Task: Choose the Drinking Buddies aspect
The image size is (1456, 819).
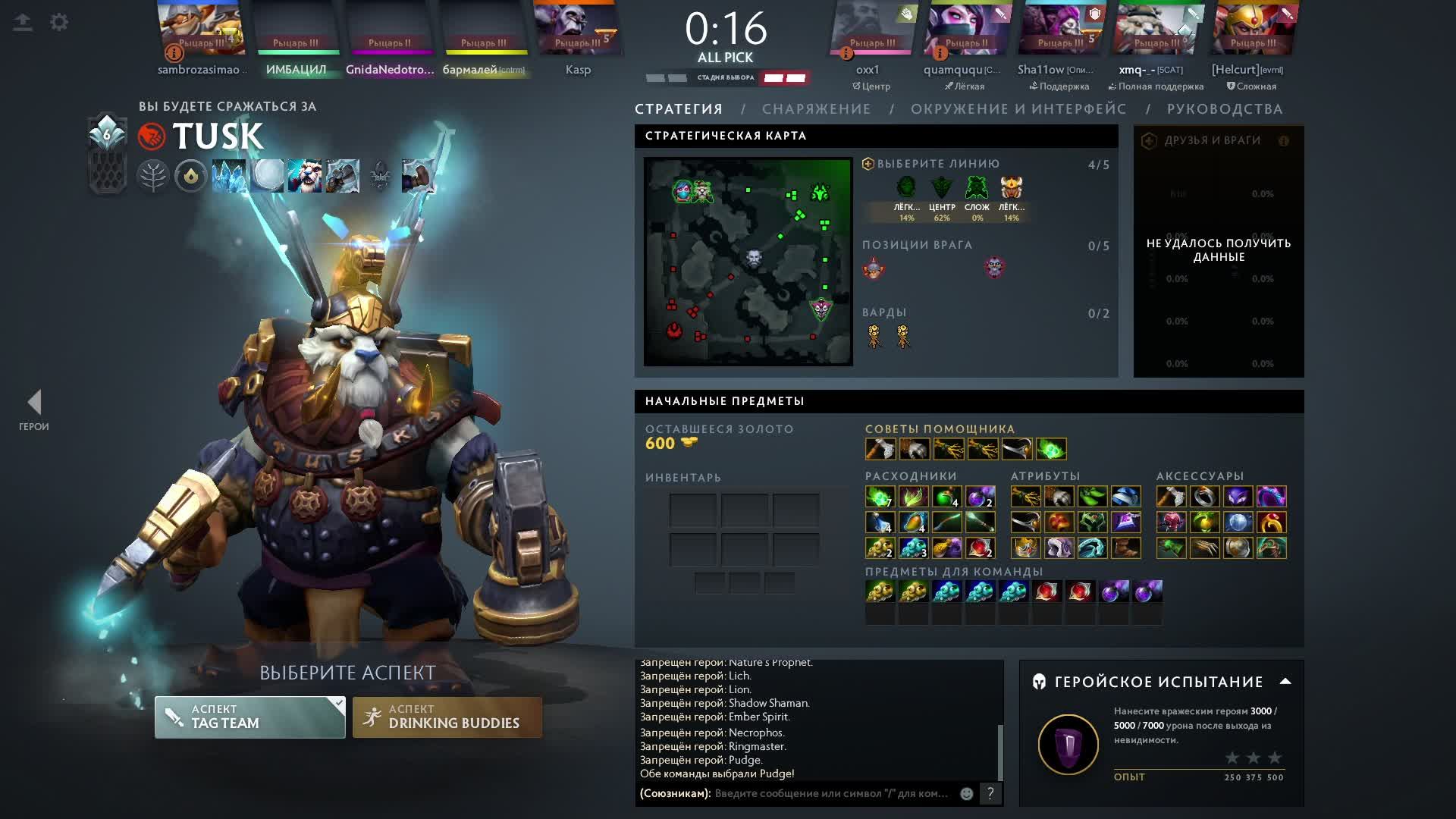Action: point(447,717)
